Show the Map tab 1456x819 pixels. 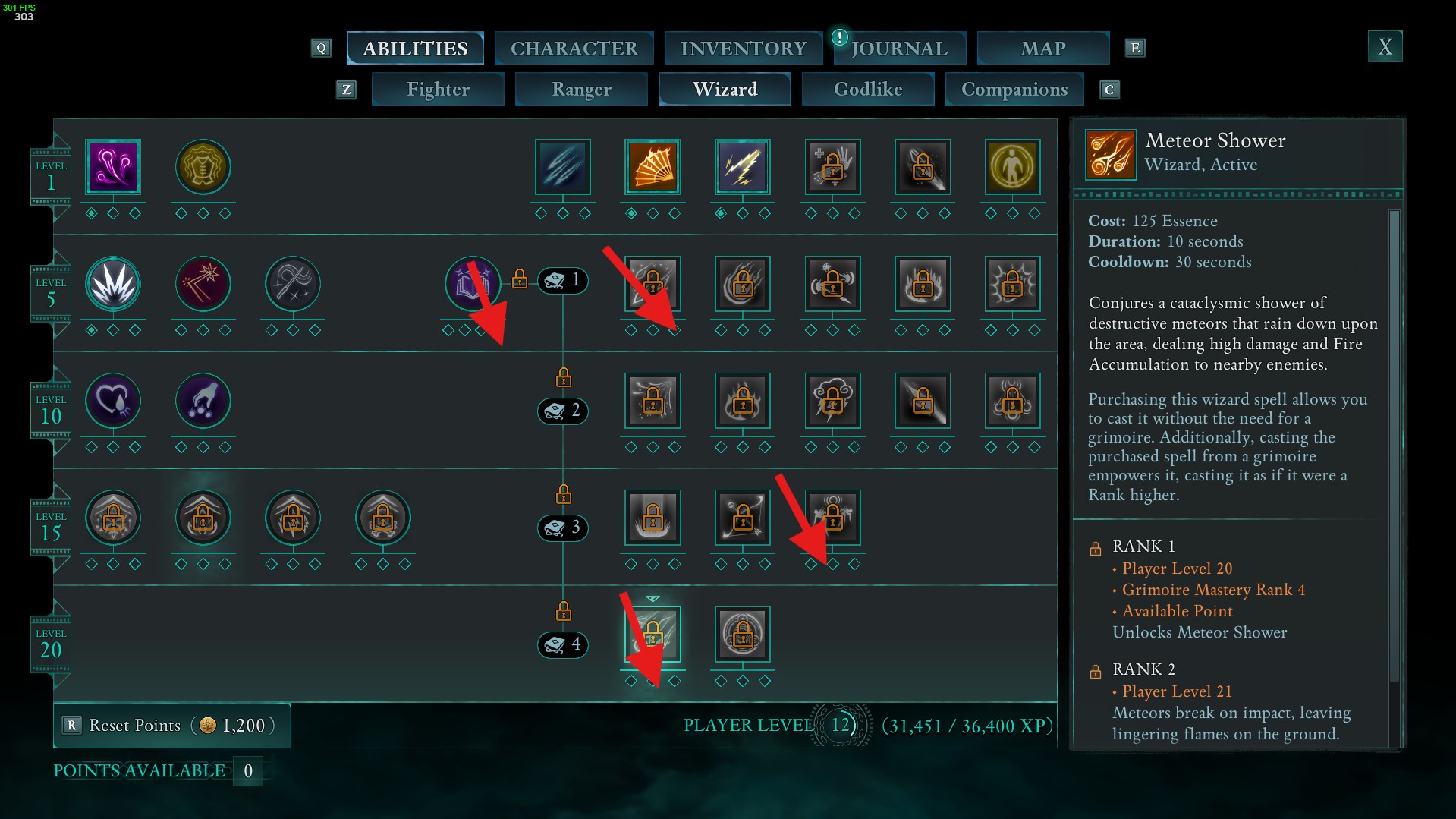point(1042,49)
